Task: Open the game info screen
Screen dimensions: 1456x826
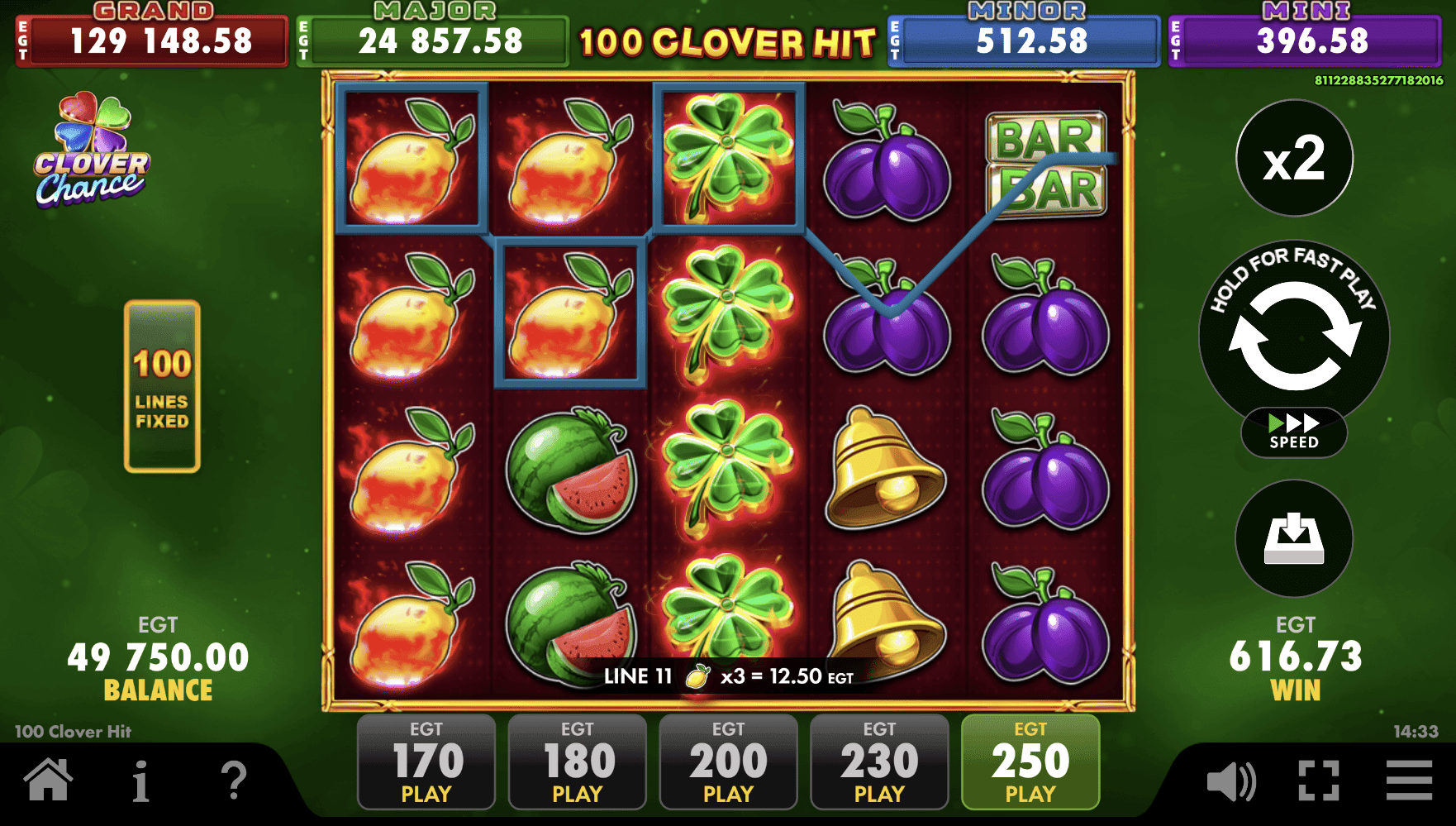Action: (142, 778)
